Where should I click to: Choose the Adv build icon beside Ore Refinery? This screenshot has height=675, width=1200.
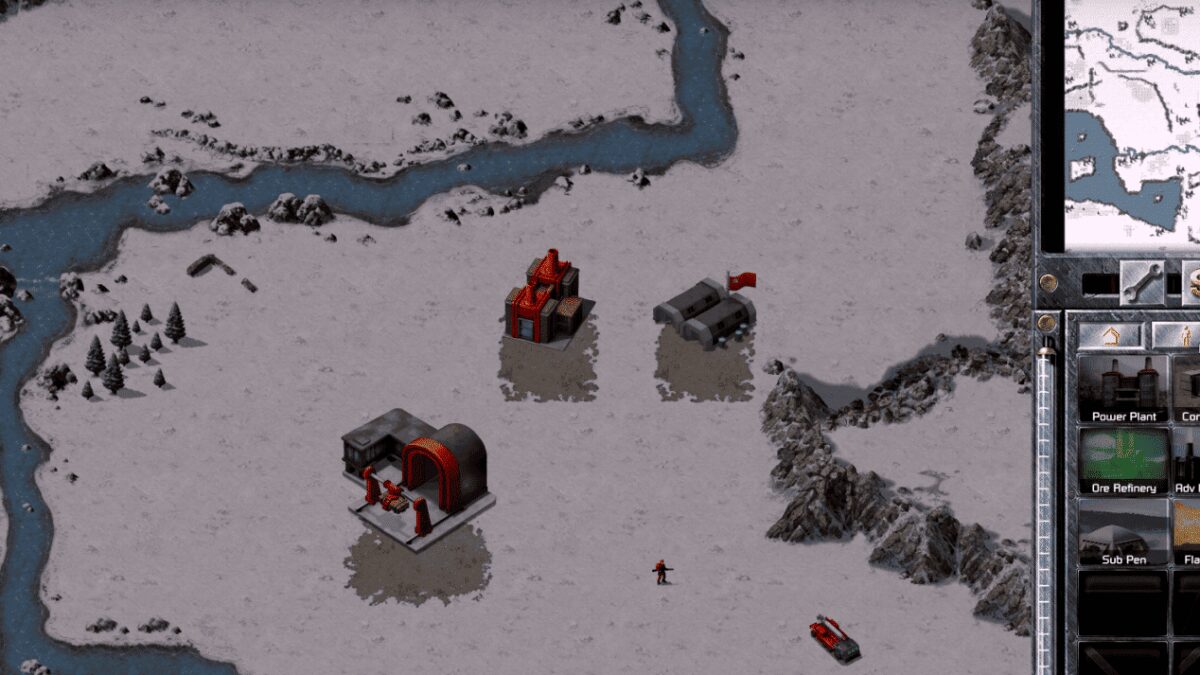click(x=1187, y=461)
